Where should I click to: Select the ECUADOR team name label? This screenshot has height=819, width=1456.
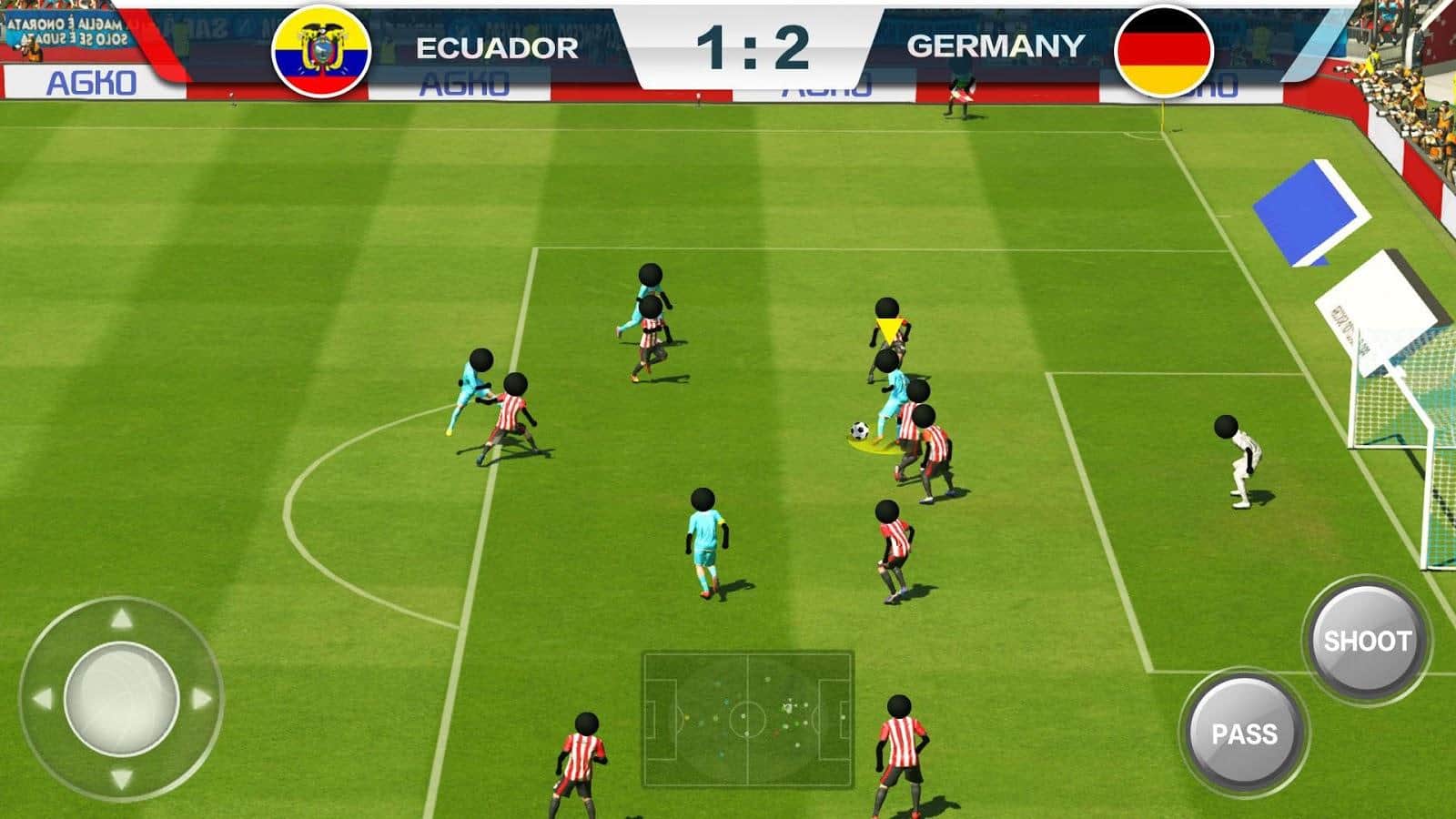tap(495, 43)
